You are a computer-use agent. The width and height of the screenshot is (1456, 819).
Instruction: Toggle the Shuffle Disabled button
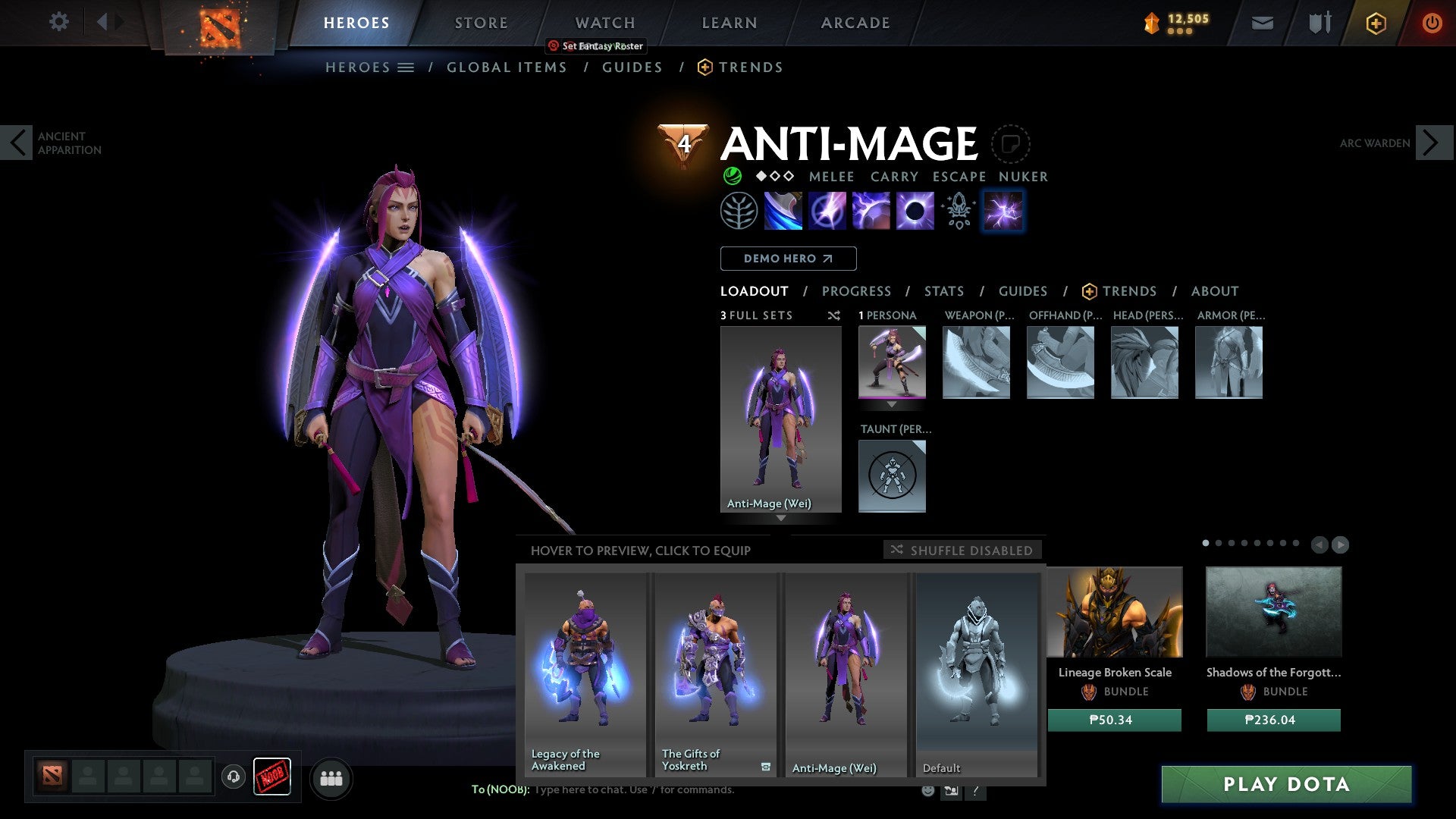tap(962, 550)
